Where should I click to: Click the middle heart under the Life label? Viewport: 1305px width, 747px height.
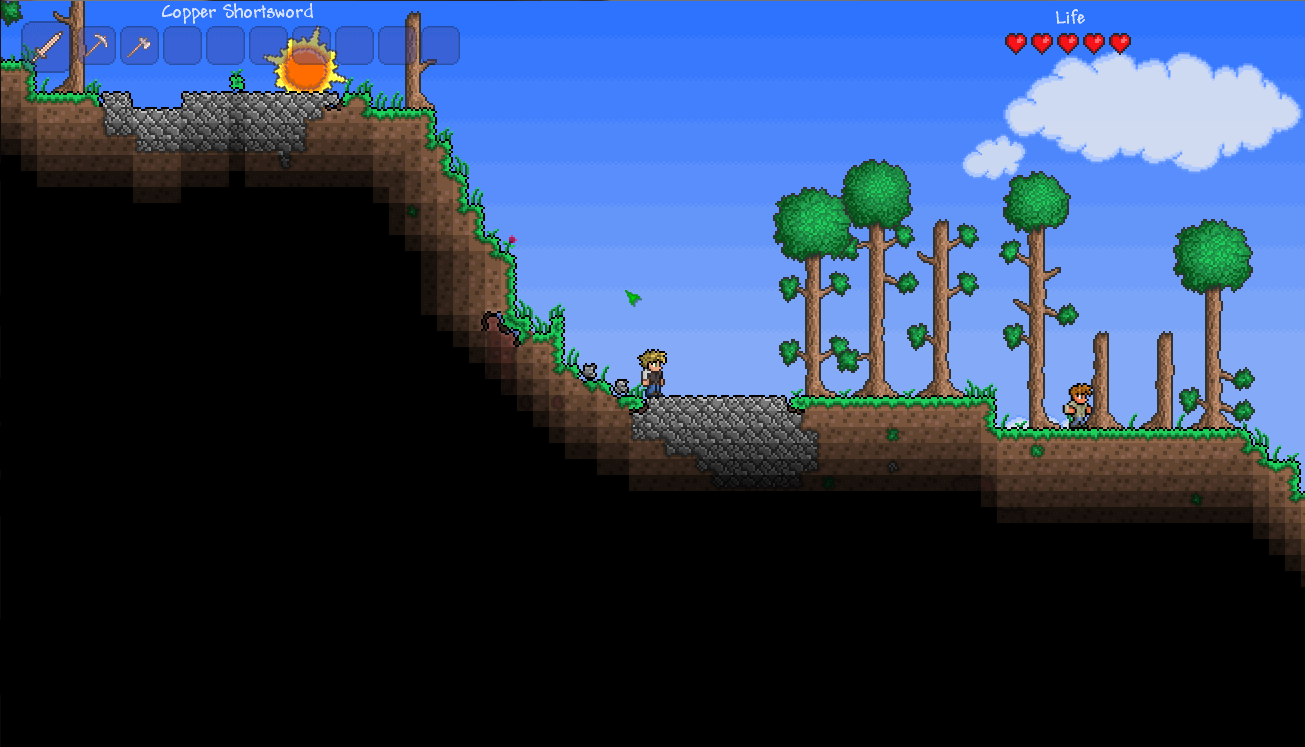tap(1067, 44)
